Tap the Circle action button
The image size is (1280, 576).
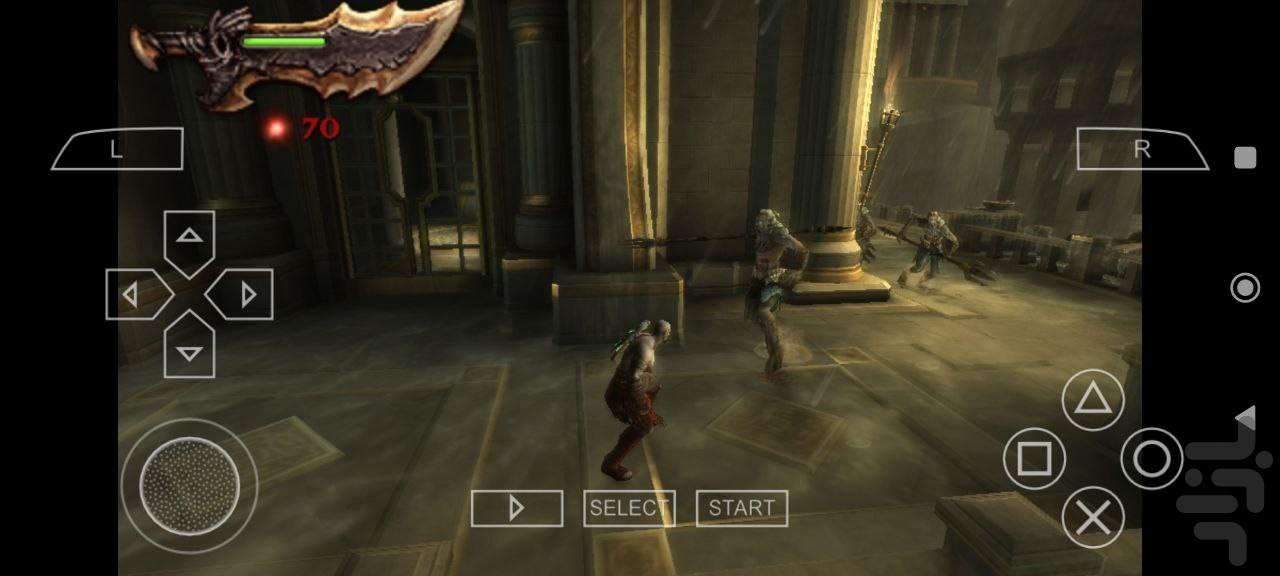click(x=1151, y=459)
